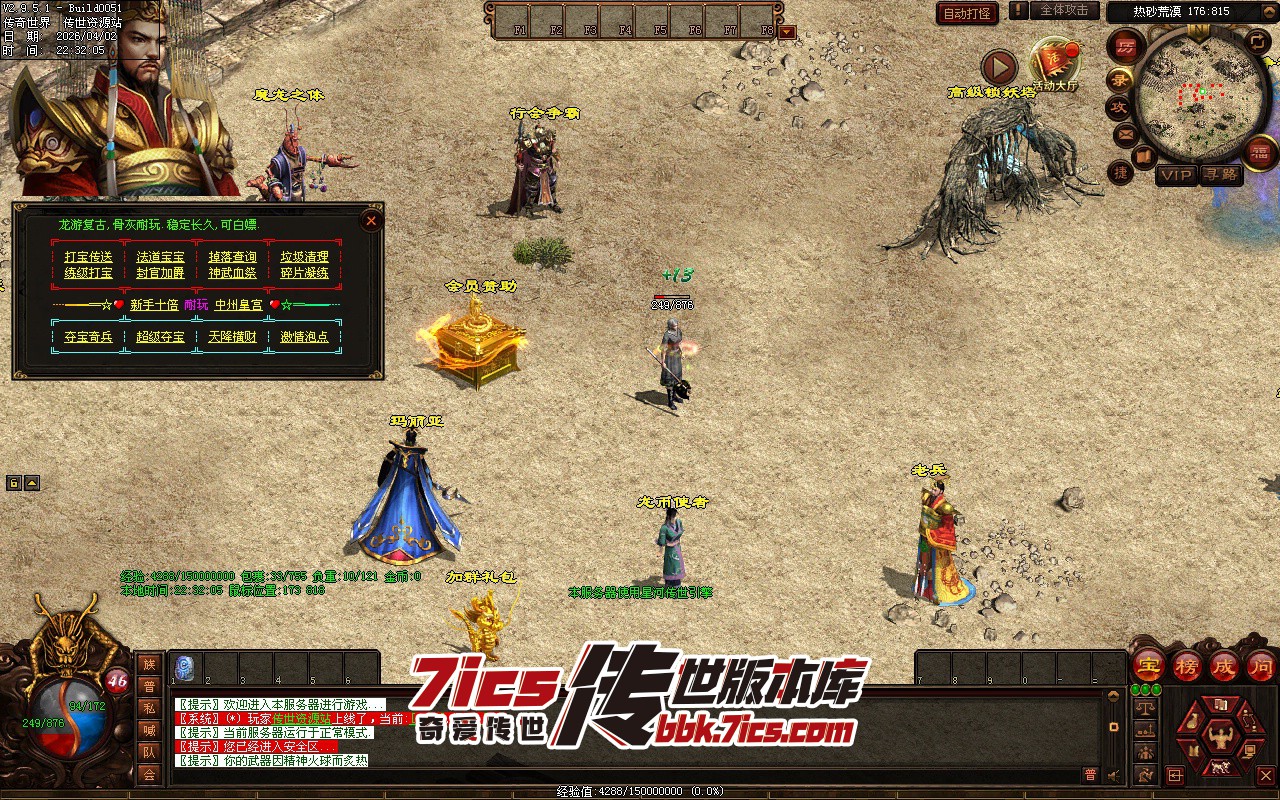Choose the 垃圾清理 cleanup option

304,257
